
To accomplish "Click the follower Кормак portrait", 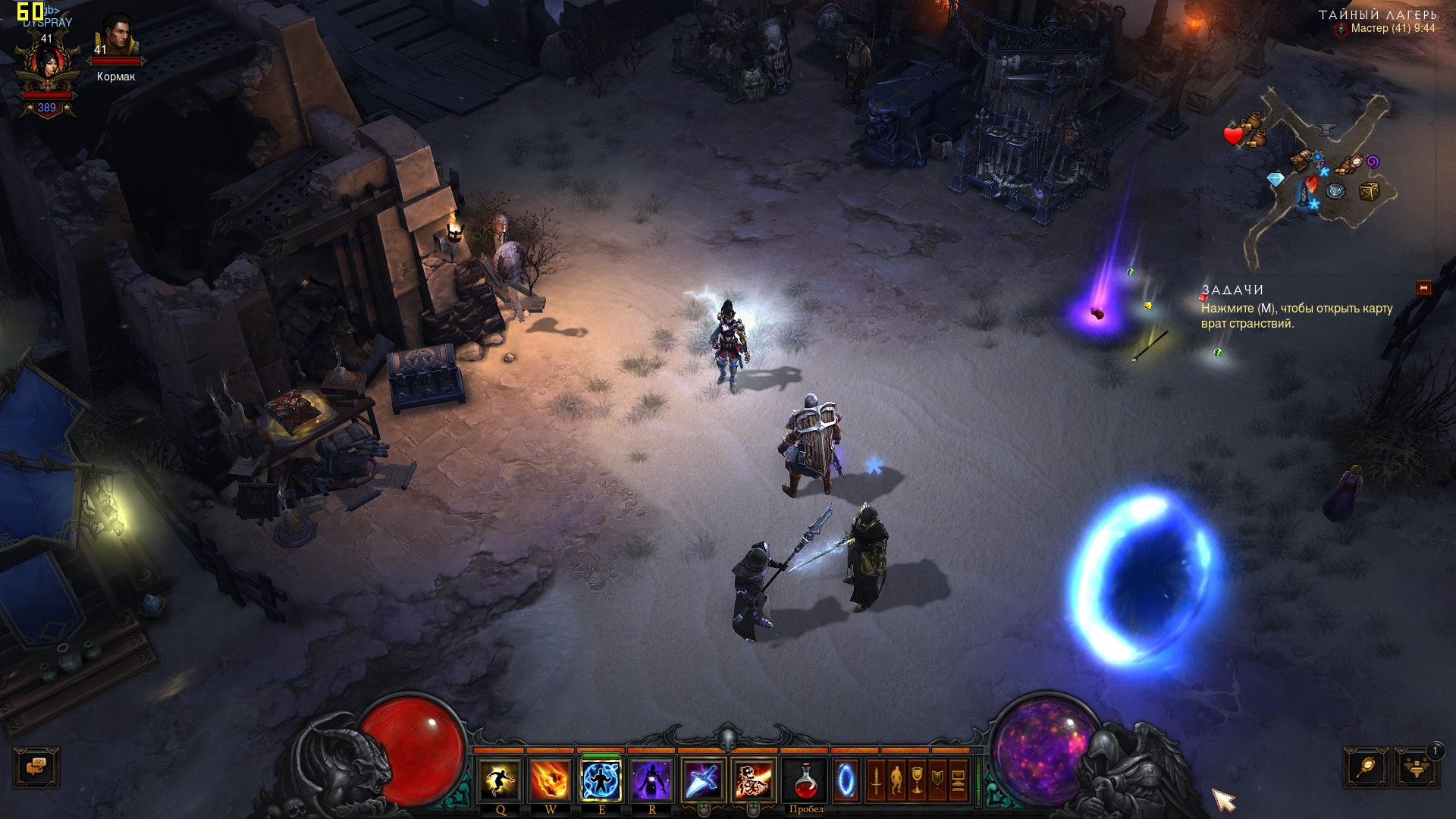I will 117,38.
